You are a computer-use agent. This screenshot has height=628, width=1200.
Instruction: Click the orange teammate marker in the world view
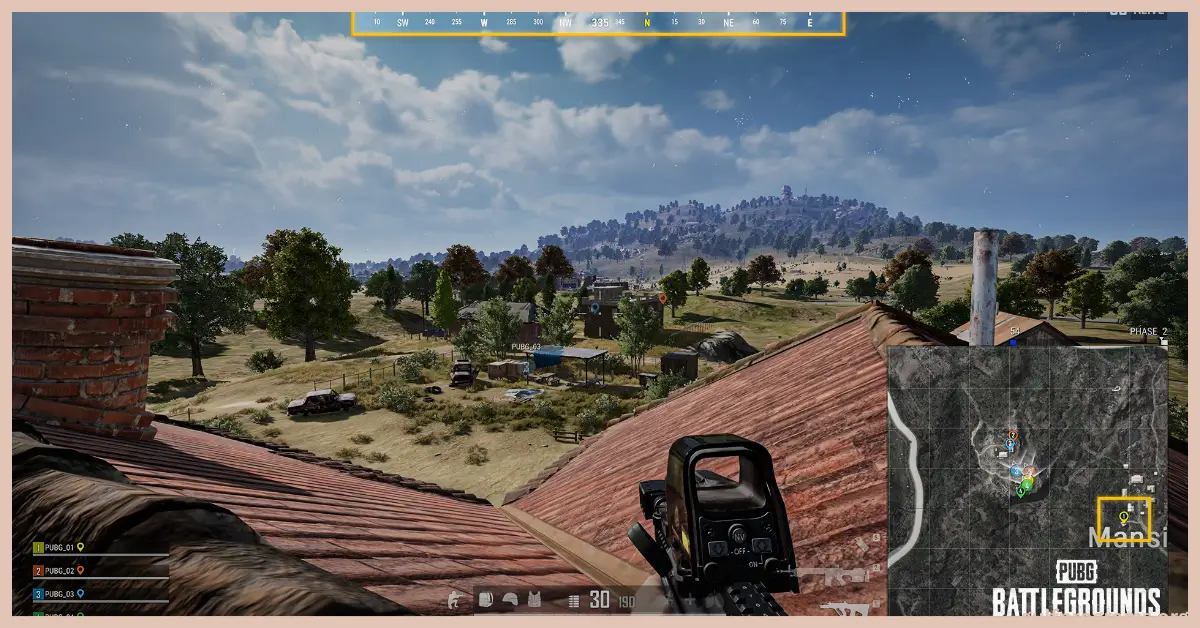[662, 298]
